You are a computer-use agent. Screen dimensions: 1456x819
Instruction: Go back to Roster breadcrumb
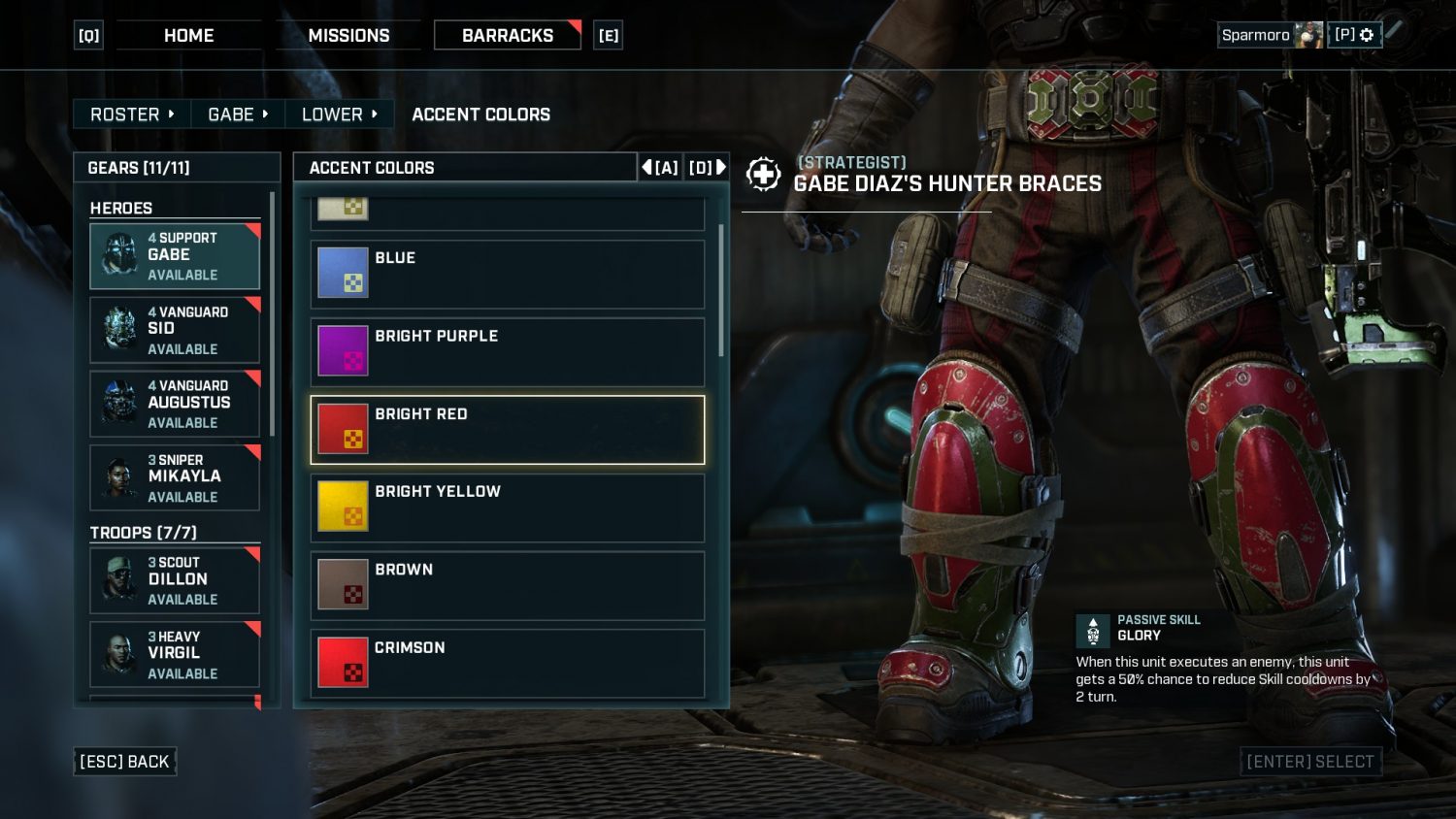click(x=132, y=115)
